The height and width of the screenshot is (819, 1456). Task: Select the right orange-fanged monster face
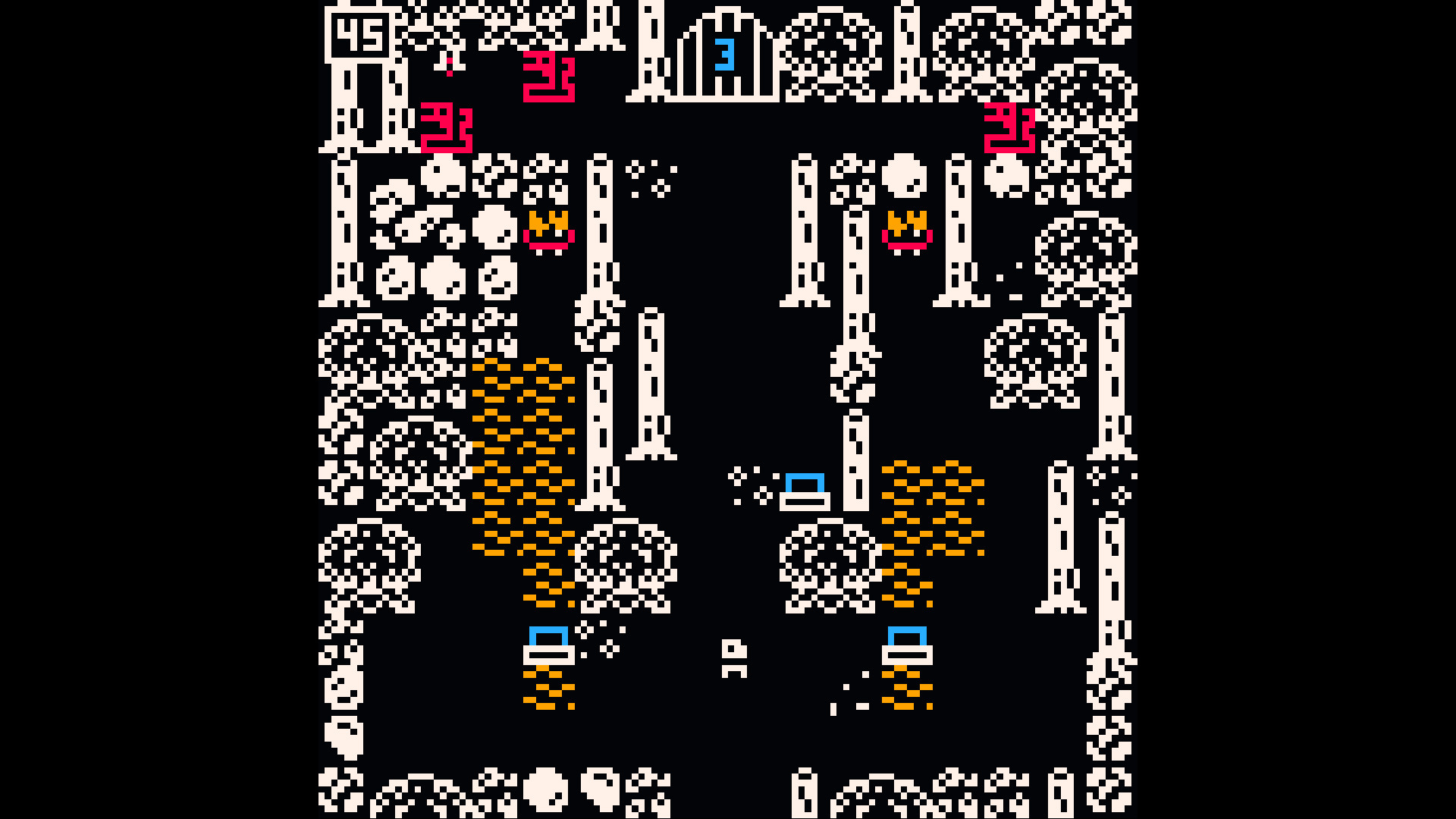coord(906,227)
